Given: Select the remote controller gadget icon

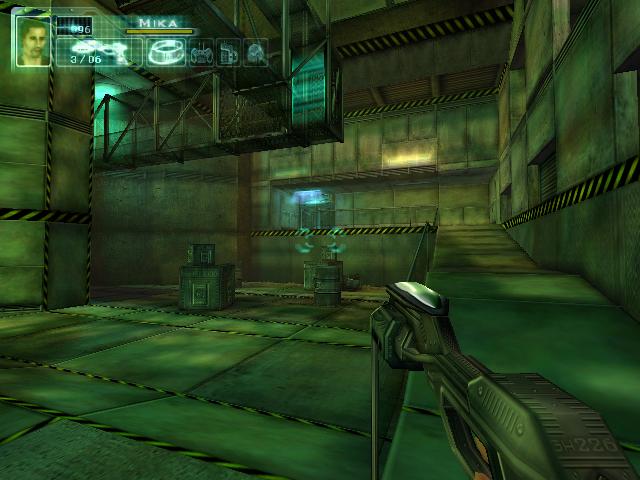Looking at the screenshot, I should [201, 52].
